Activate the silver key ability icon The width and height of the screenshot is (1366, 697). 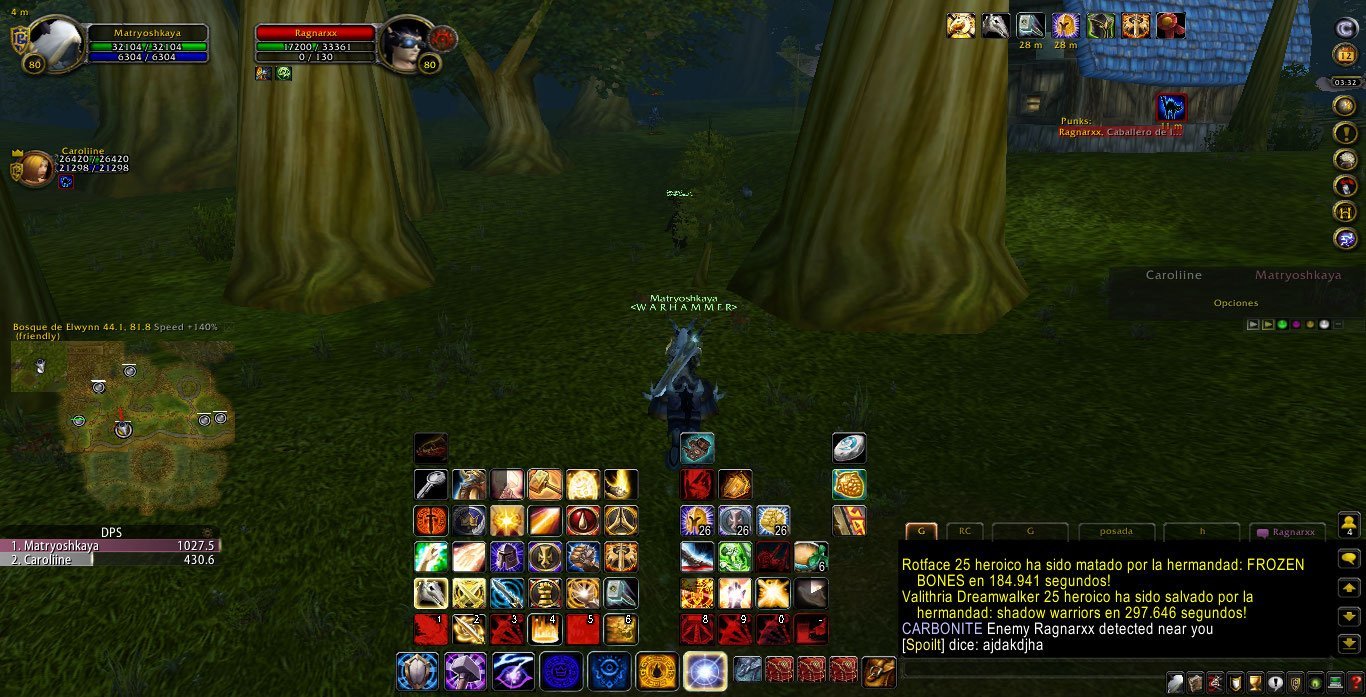coord(431,485)
